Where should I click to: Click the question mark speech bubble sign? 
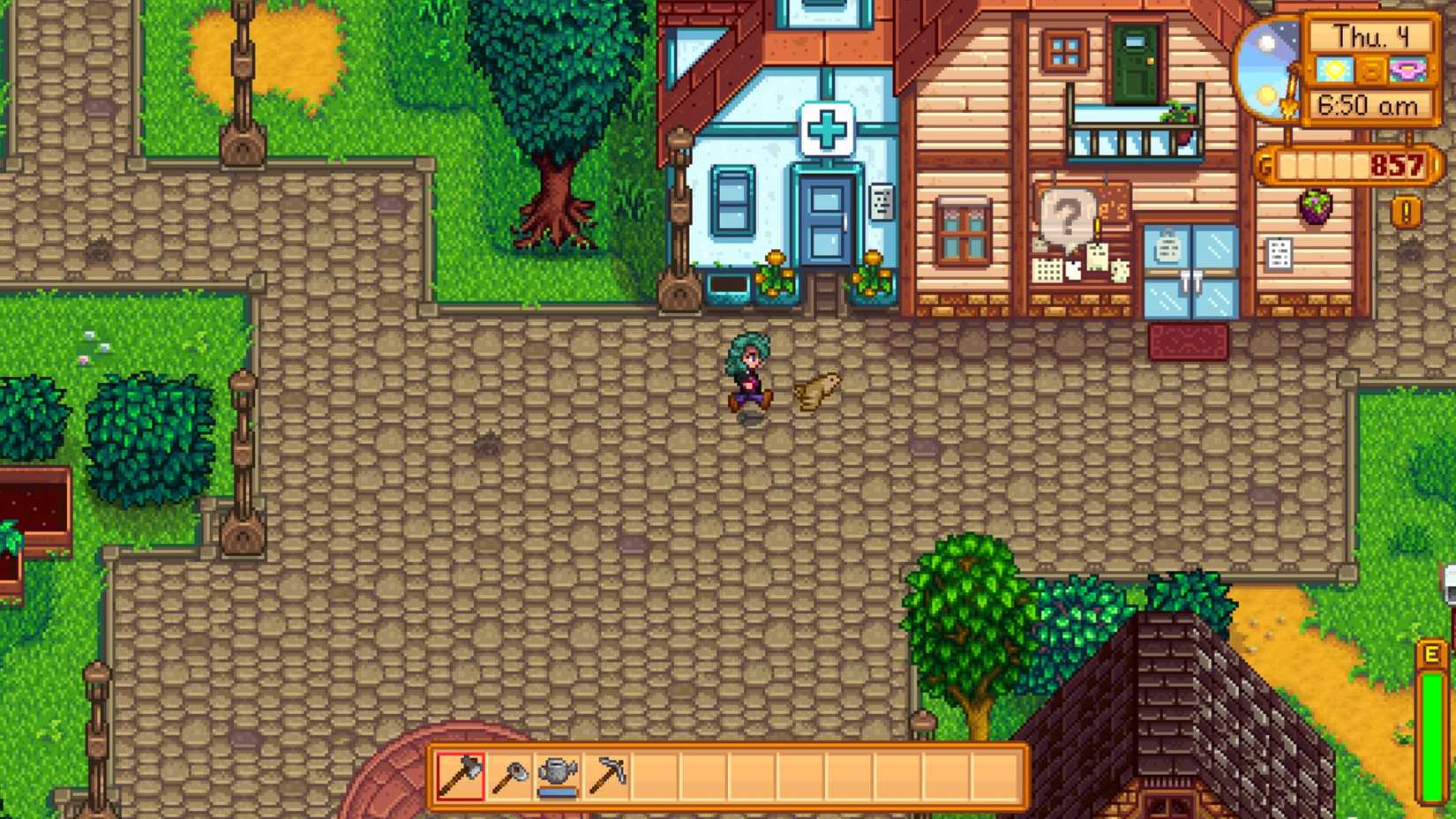(1065, 214)
